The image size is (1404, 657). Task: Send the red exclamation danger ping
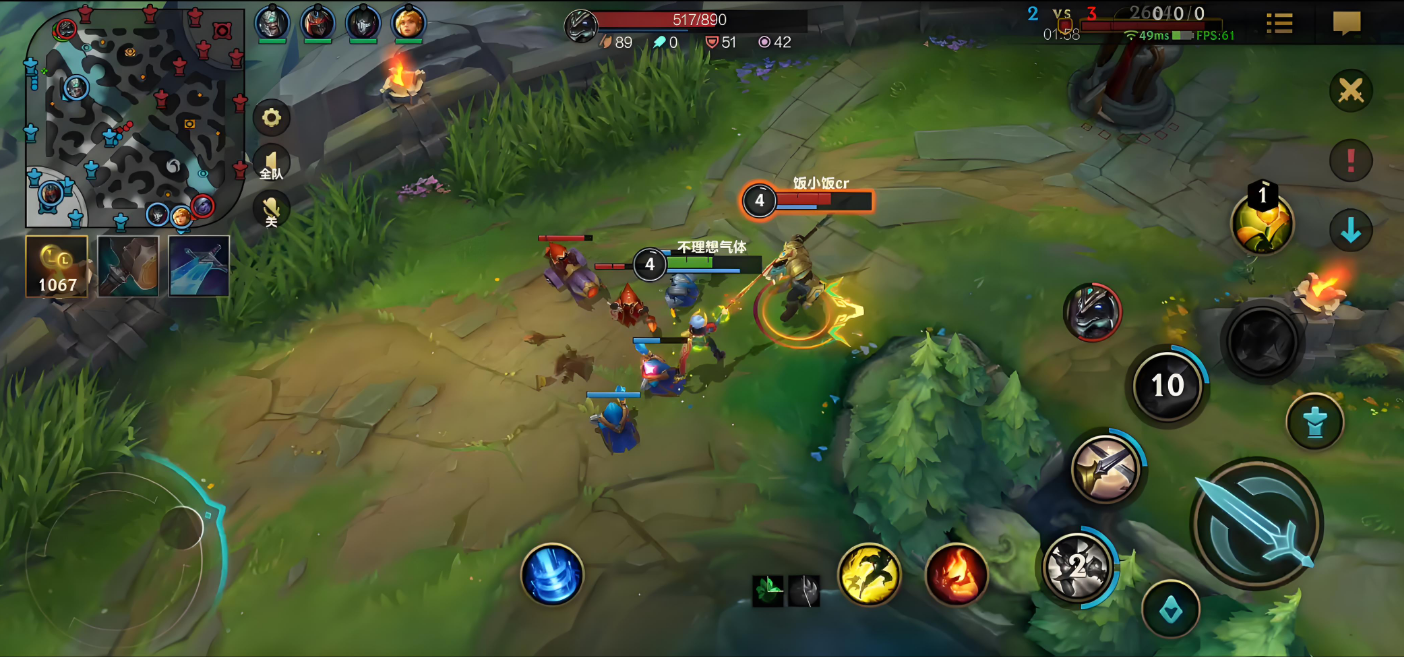pos(1350,160)
